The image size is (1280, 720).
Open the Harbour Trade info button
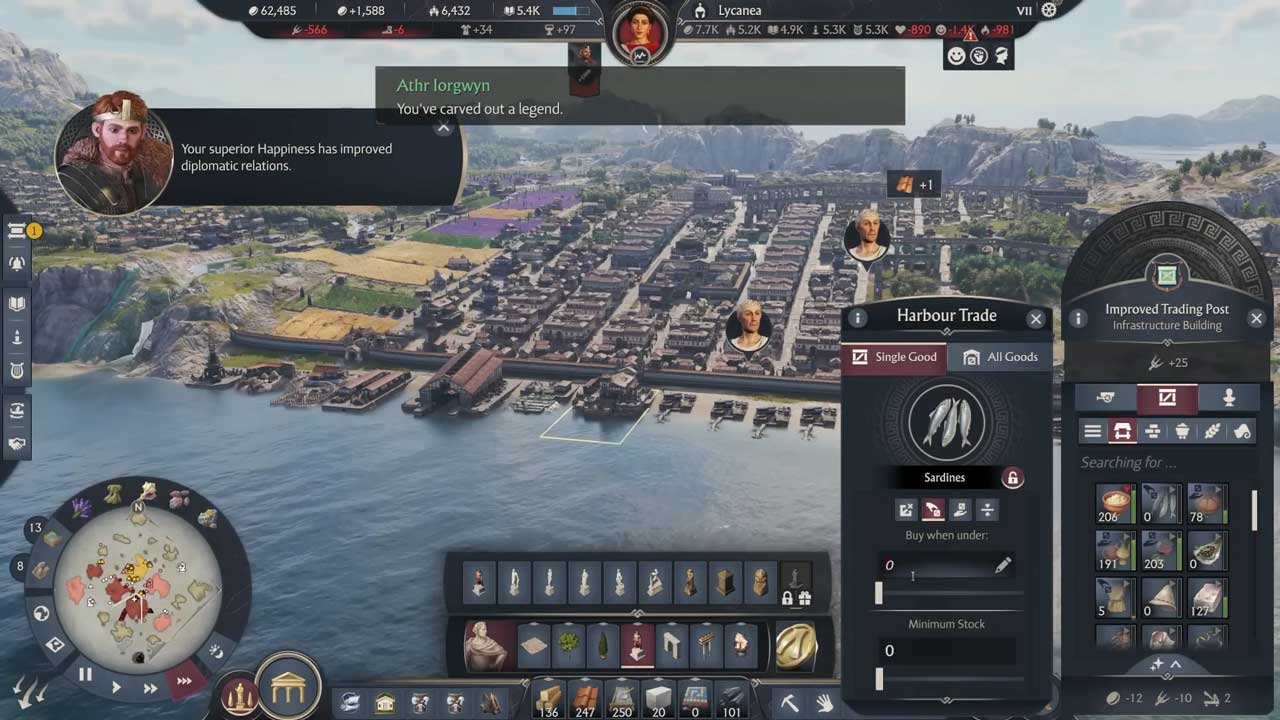coord(858,318)
